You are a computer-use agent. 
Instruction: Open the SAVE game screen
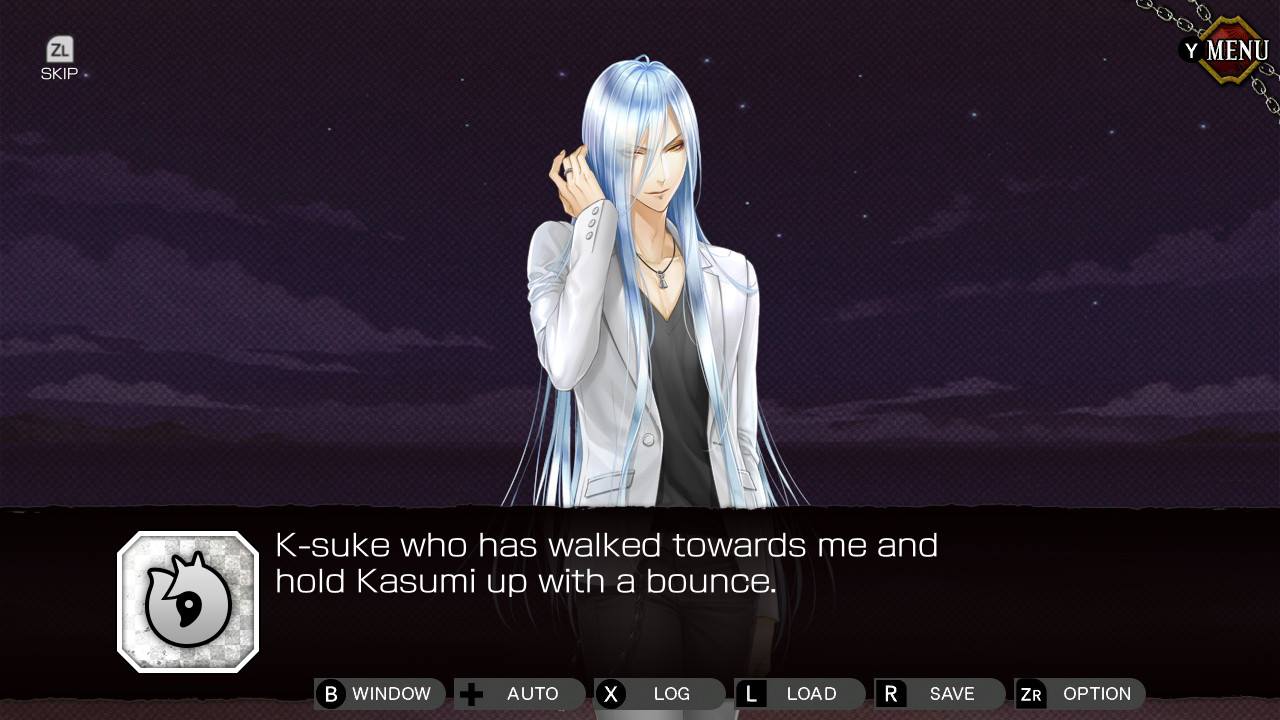click(x=940, y=694)
